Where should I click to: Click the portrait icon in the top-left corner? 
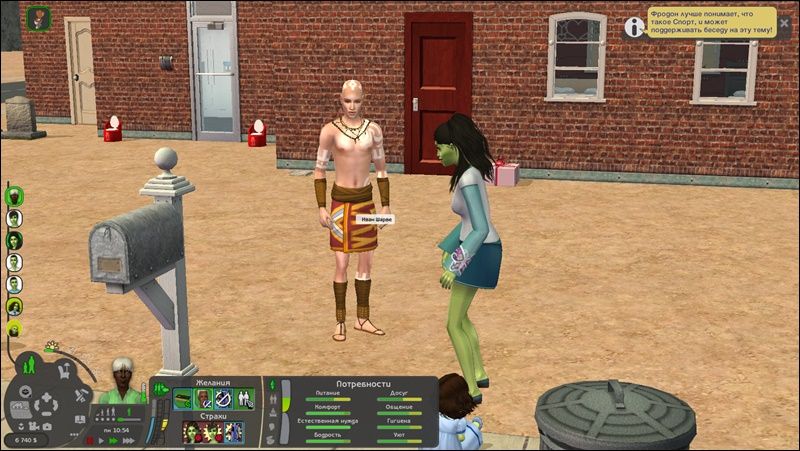click(39, 18)
